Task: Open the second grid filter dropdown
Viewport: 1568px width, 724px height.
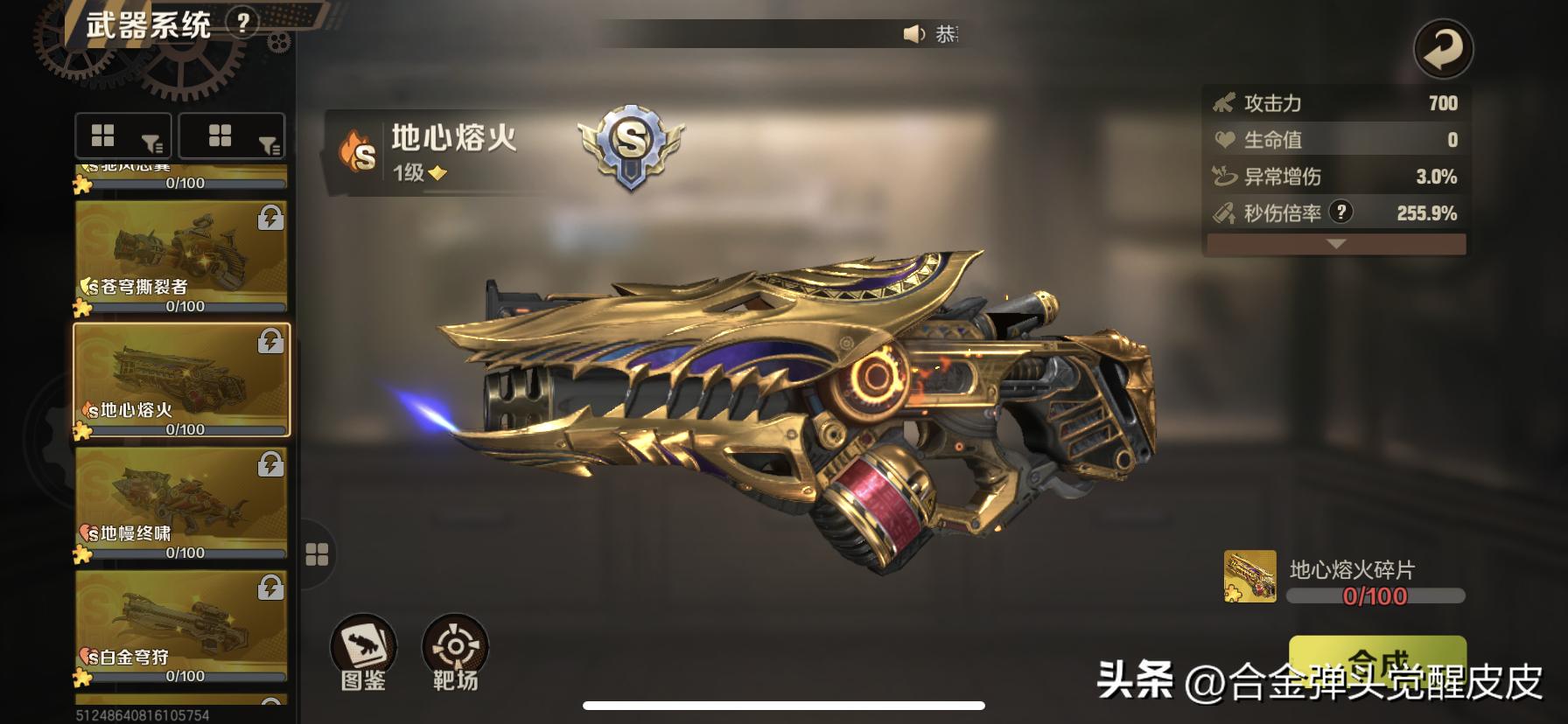Action: click(232, 136)
